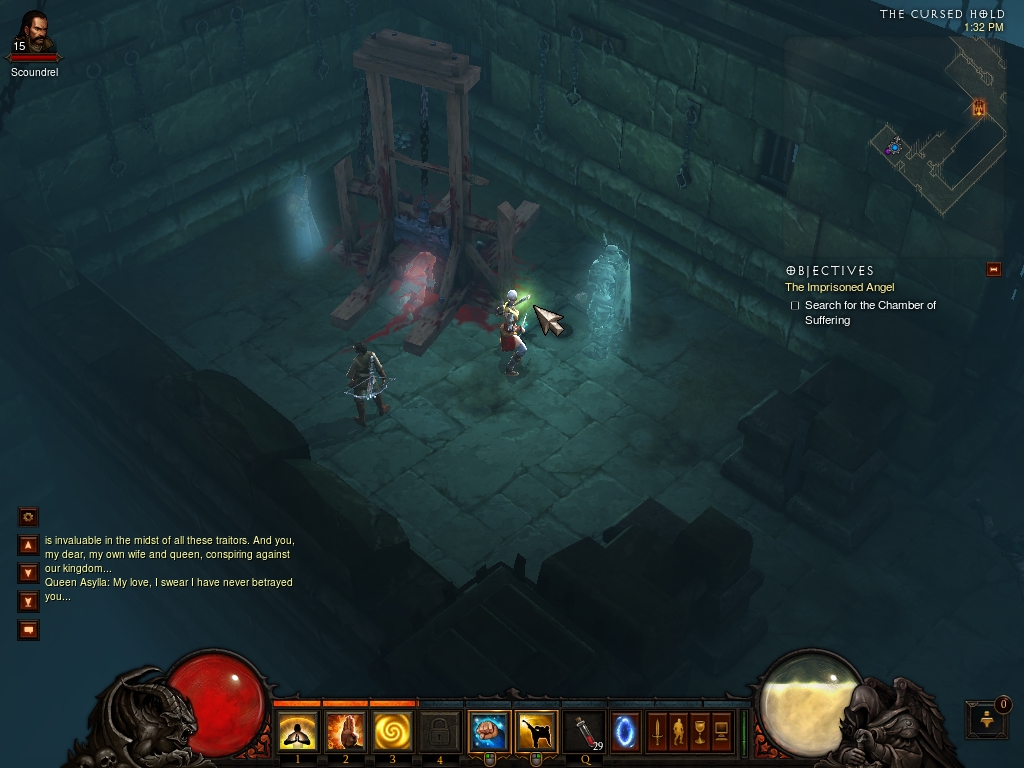This screenshot has width=1024, height=768.
Task: Cast the golden spiral skill in slot 3
Action: 393,732
